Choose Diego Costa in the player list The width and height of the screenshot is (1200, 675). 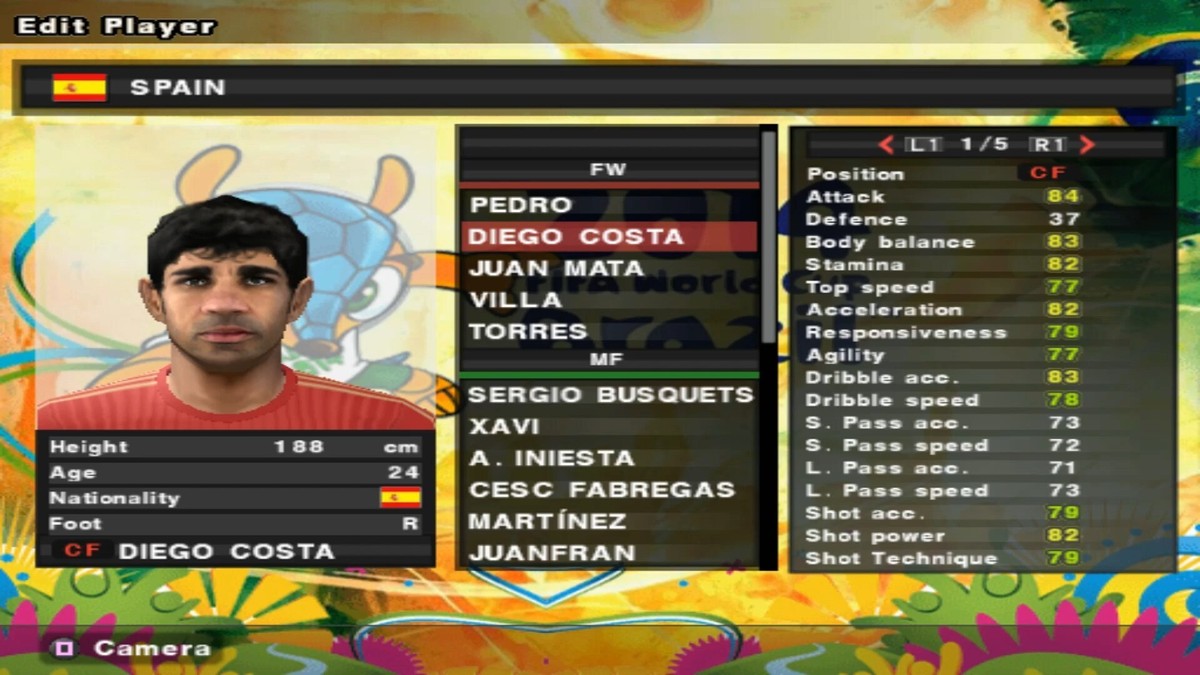point(576,237)
